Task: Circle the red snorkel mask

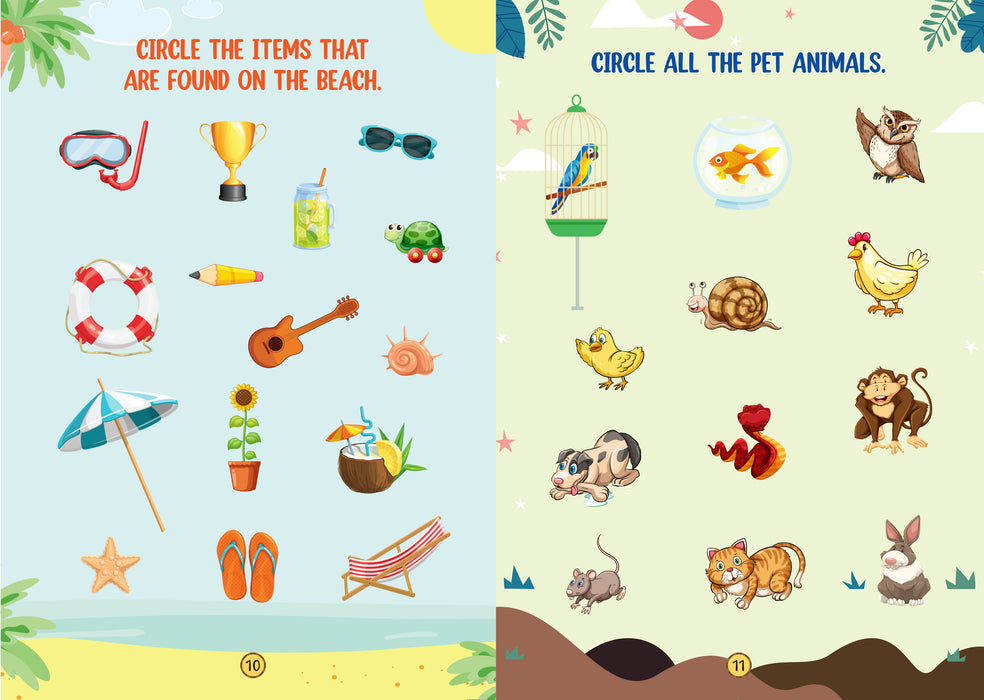Action: pos(100,152)
